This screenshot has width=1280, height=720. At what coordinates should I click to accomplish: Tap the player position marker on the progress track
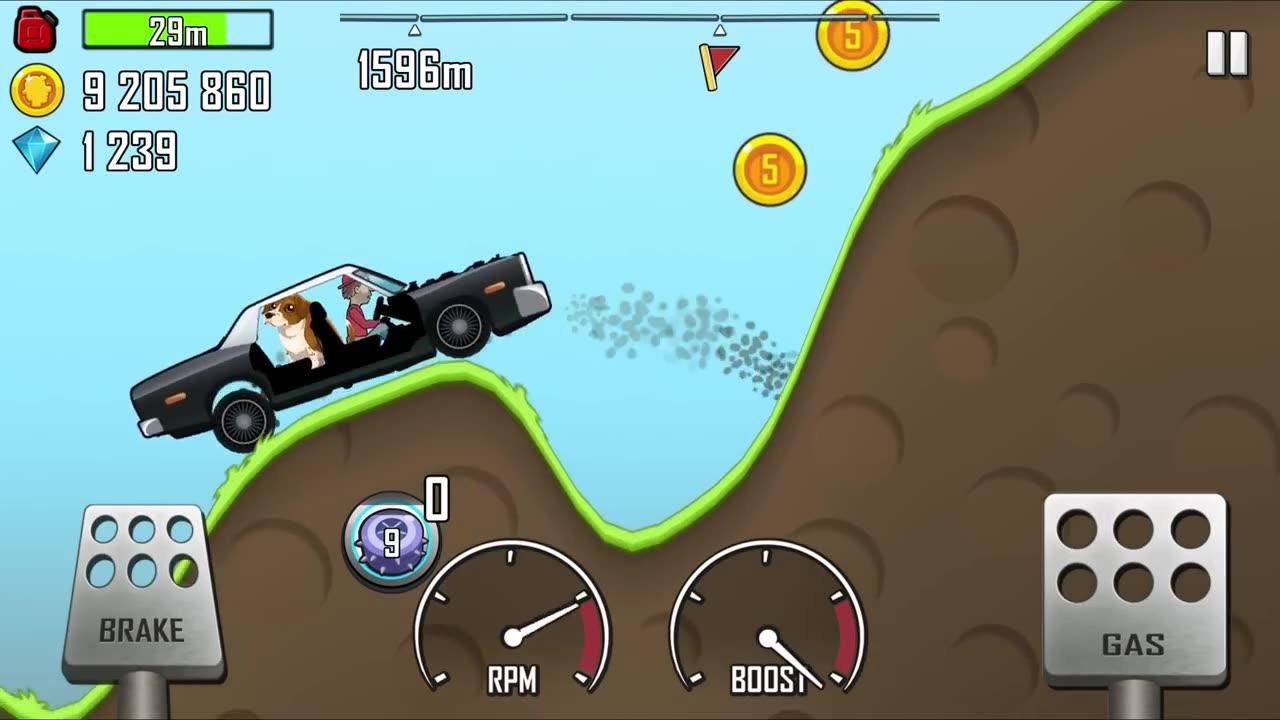(x=413, y=31)
